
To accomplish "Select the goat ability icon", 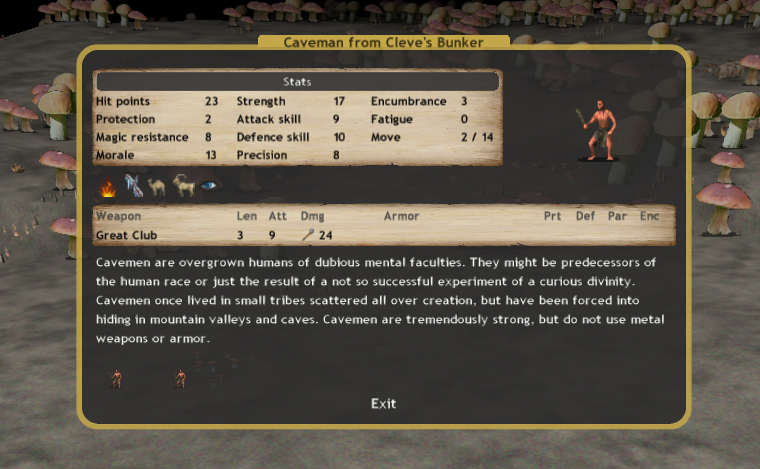I will coord(183,186).
